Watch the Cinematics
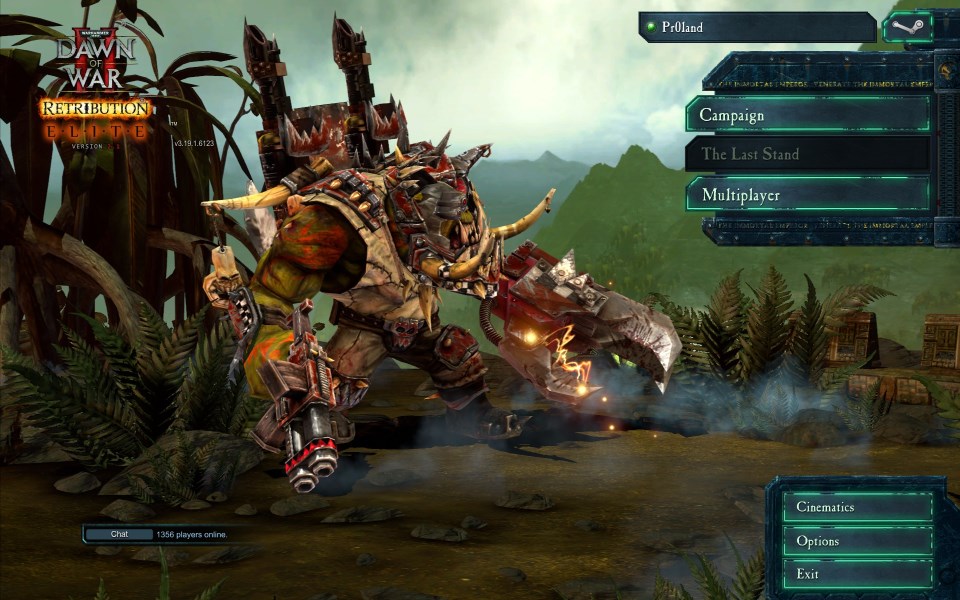Image resolution: width=960 pixels, height=600 pixels. tap(857, 507)
